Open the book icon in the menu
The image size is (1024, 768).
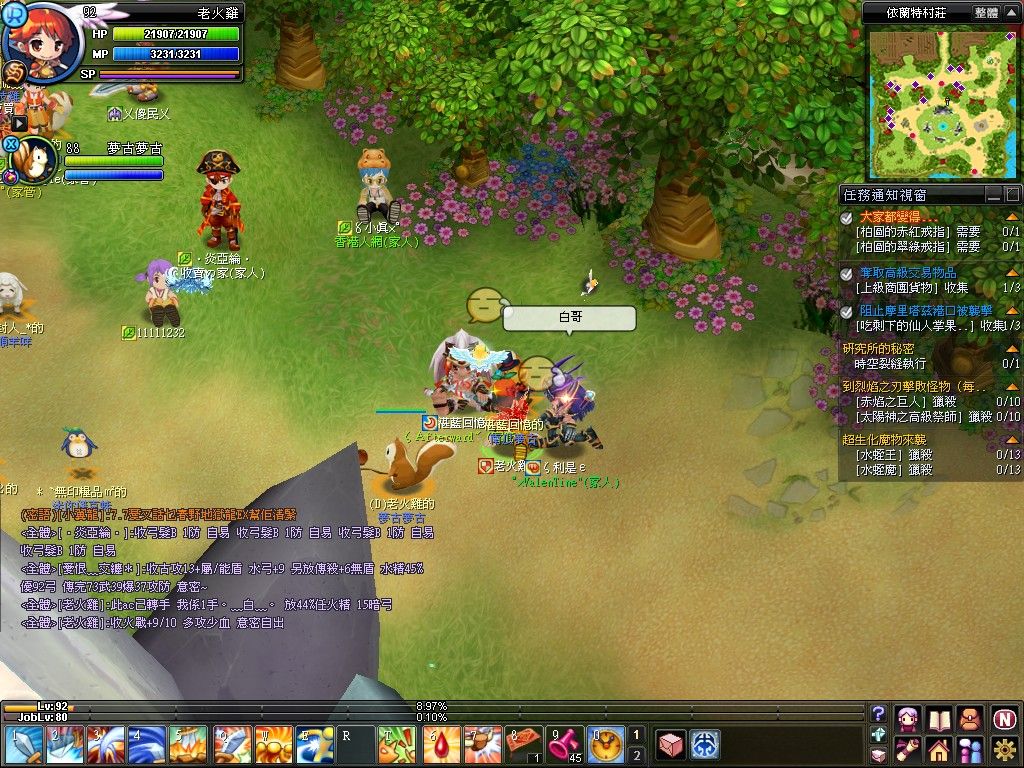tap(939, 718)
